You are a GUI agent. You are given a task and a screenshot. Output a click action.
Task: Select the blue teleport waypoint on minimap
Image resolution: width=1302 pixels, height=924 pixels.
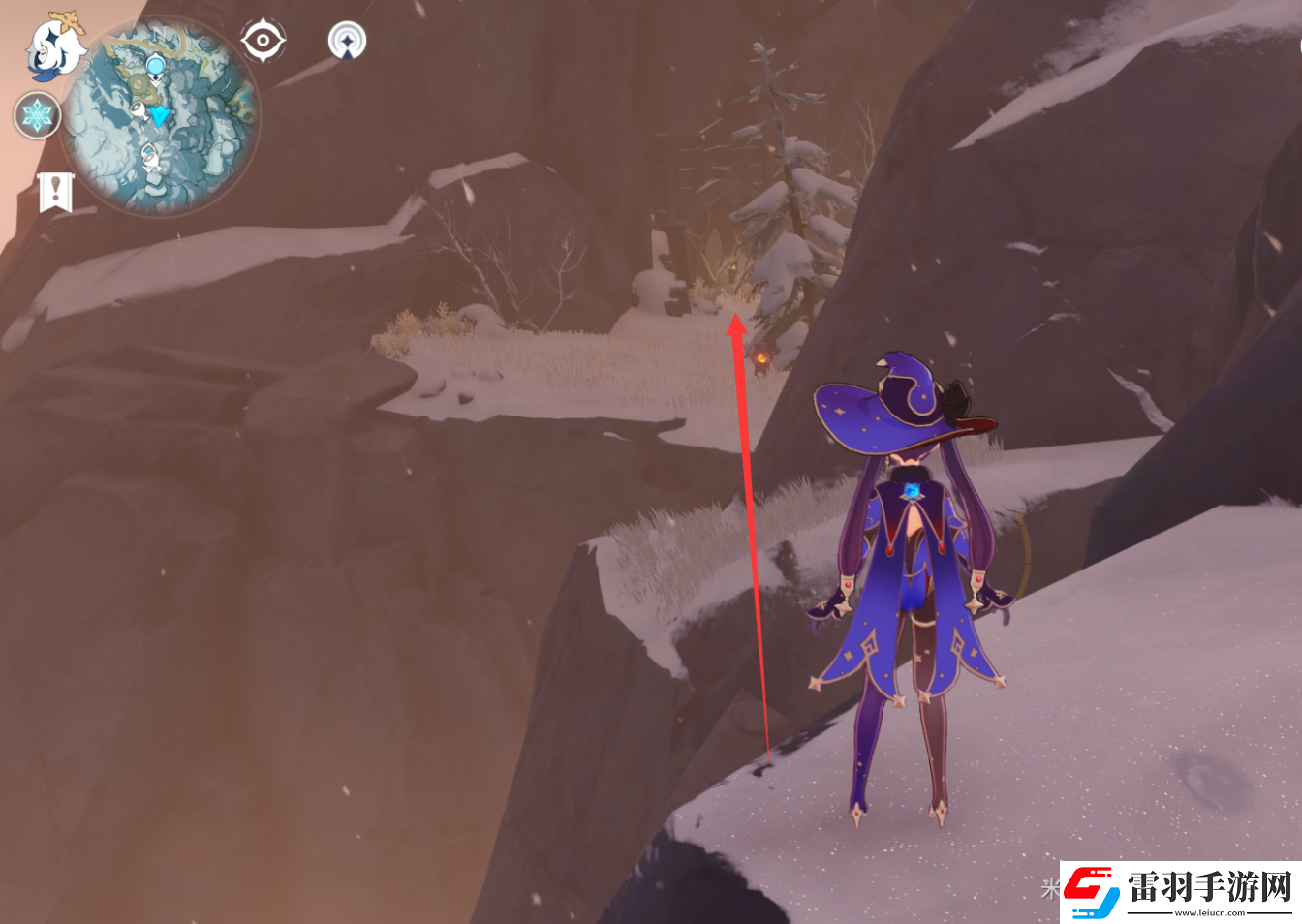[155, 67]
